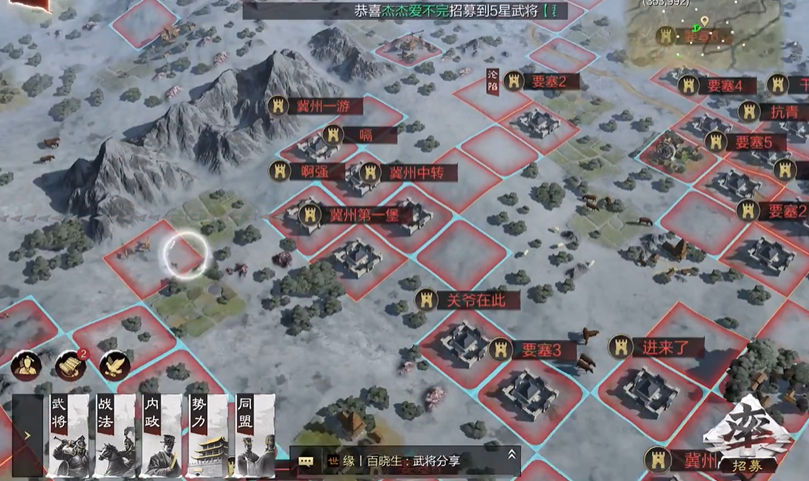Select the 要塞3 fortress marker
Image resolution: width=809 pixels, height=481 pixels.
pos(537,350)
